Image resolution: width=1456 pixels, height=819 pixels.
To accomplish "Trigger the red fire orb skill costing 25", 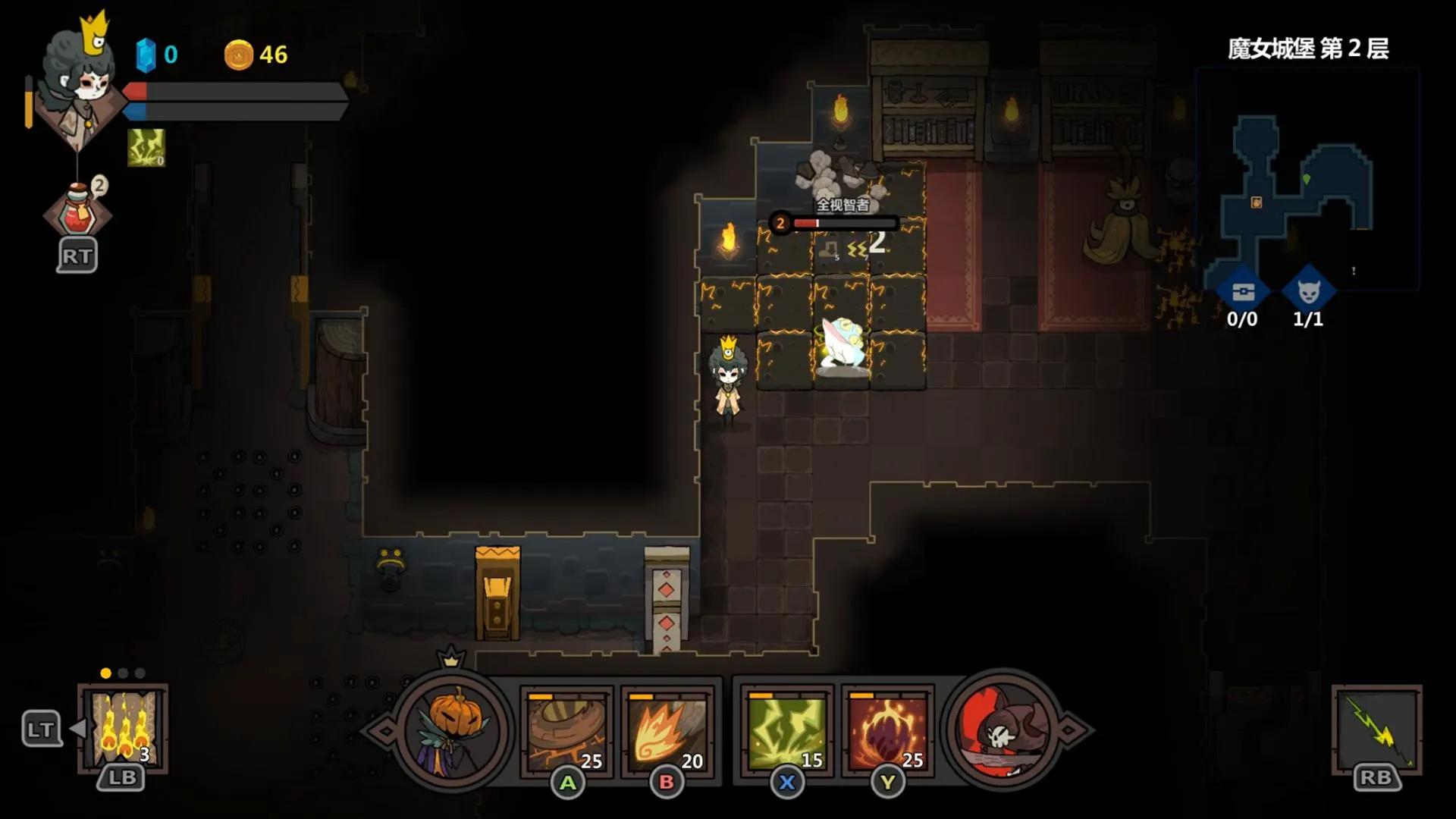I will click(x=887, y=731).
